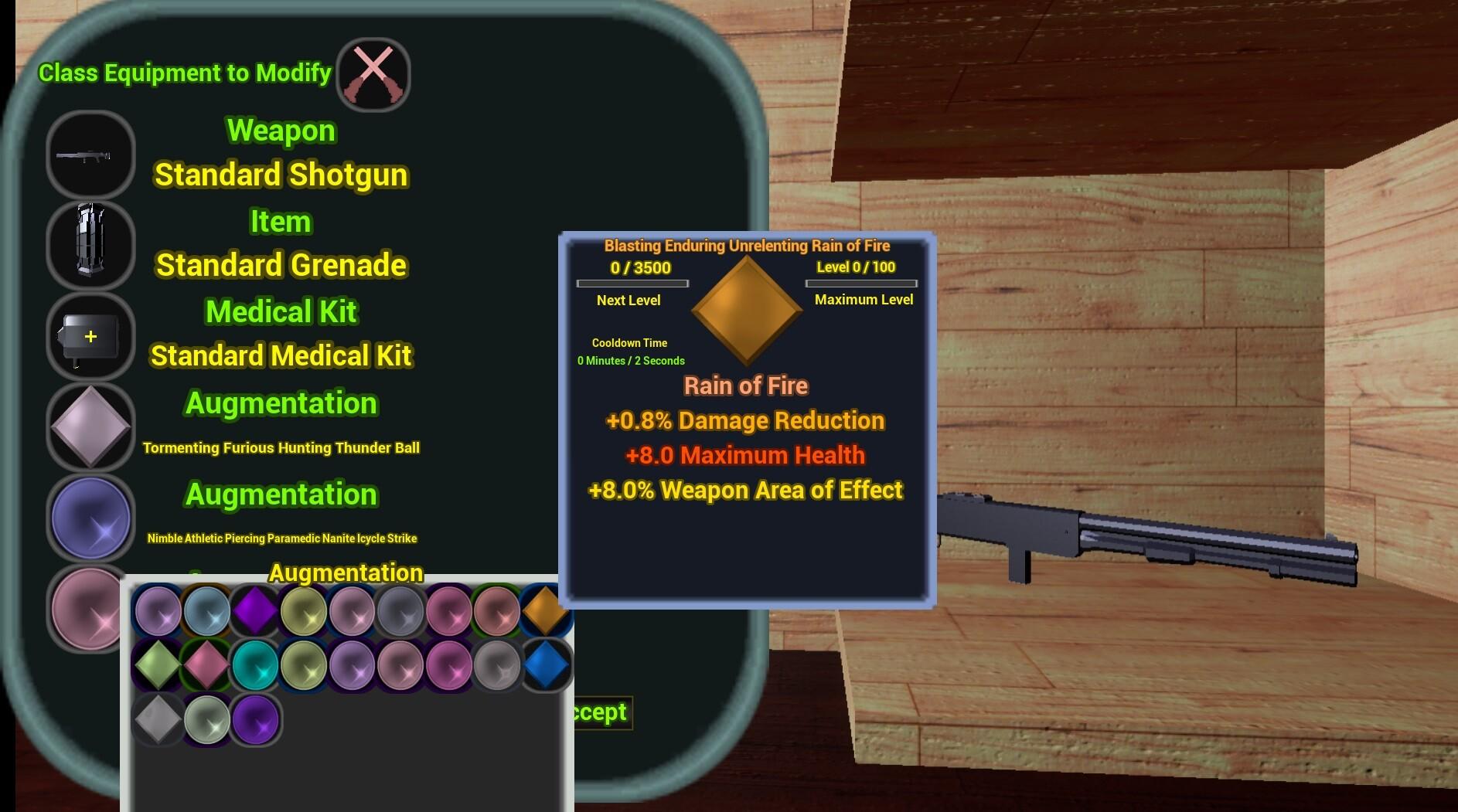Pick the purple diamond gem in top row
This screenshot has width=1458, height=812.
click(x=255, y=611)
